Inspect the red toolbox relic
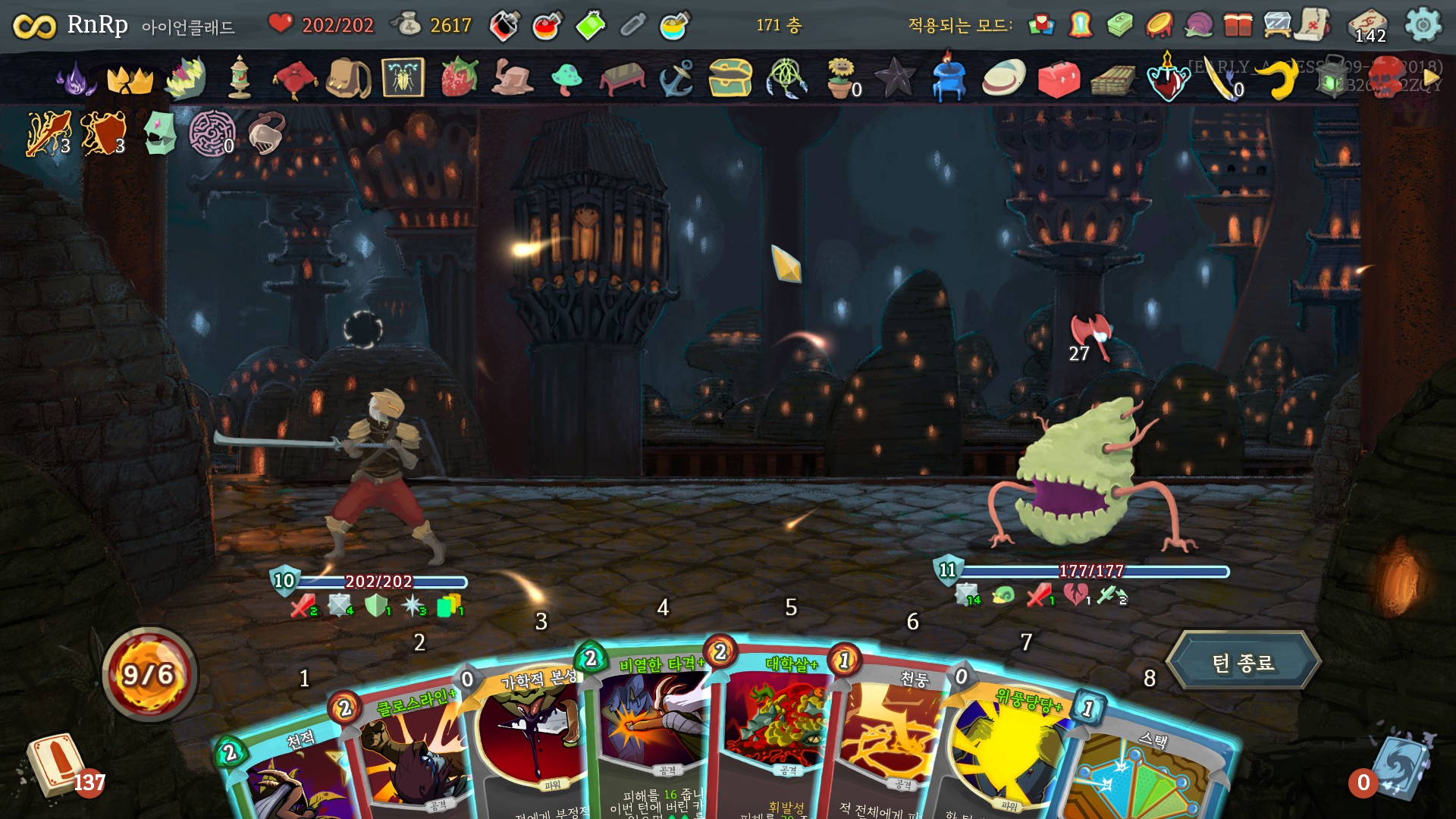The image size is (1456, 819). 1059,78
